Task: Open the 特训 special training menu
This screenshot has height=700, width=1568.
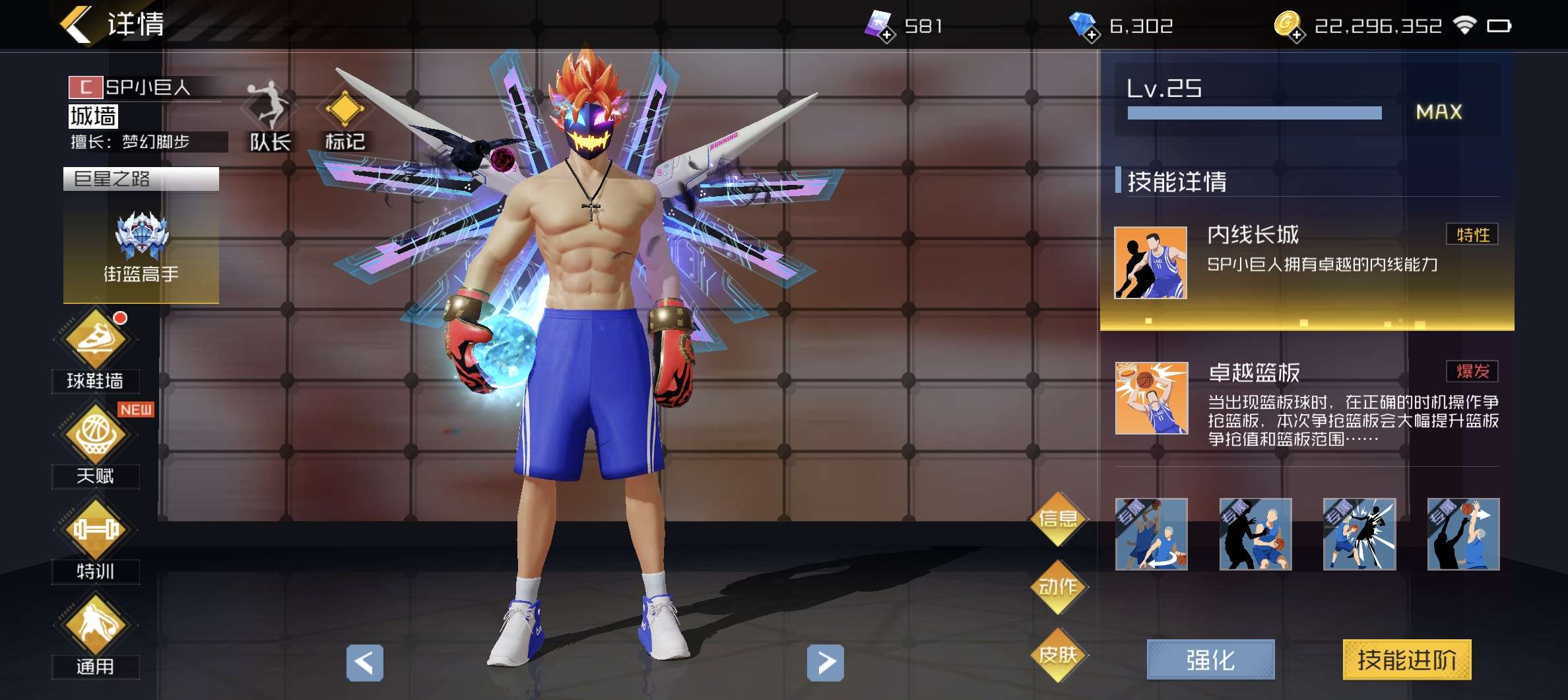Action: (96, 530)
